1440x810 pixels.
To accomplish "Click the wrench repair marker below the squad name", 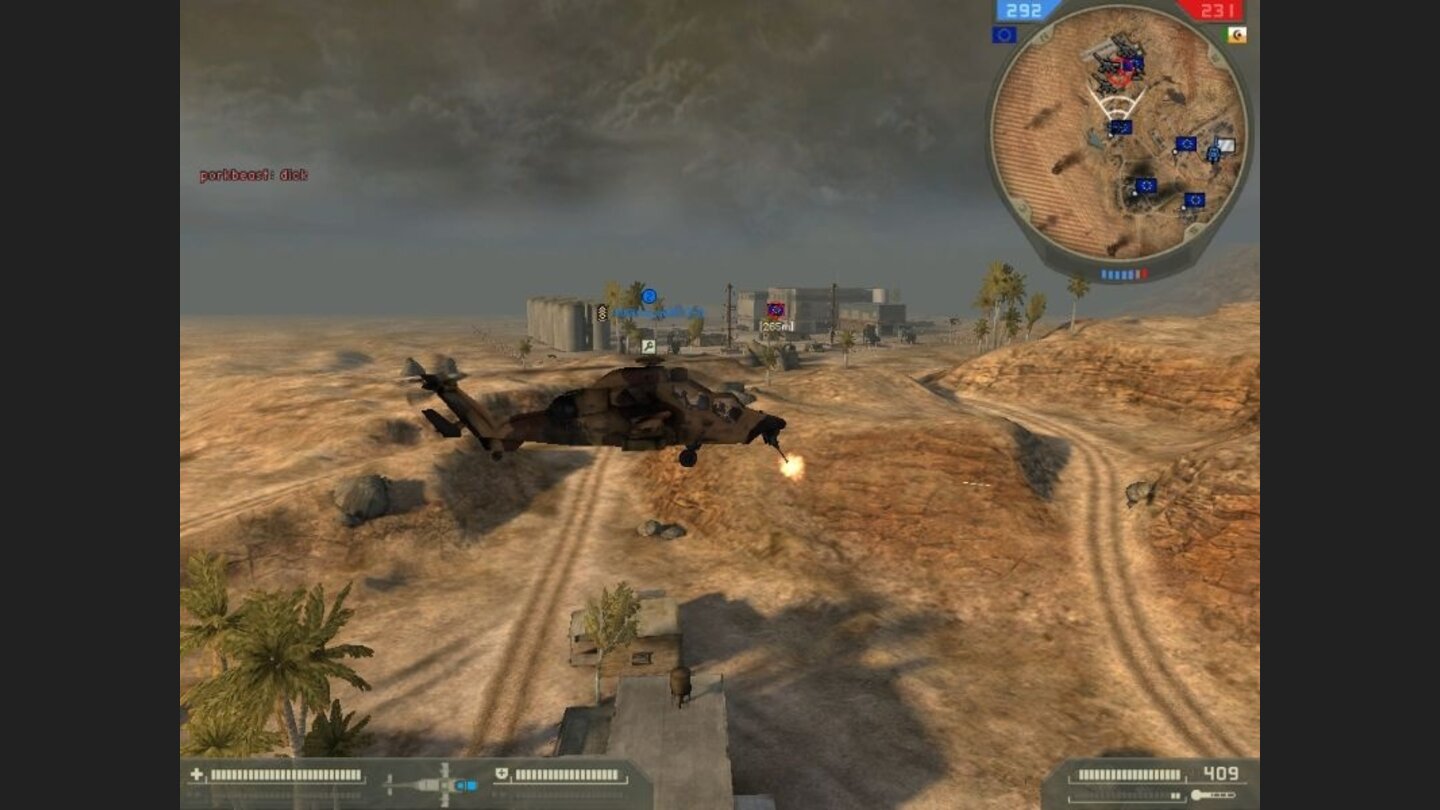I will point(648,346).
